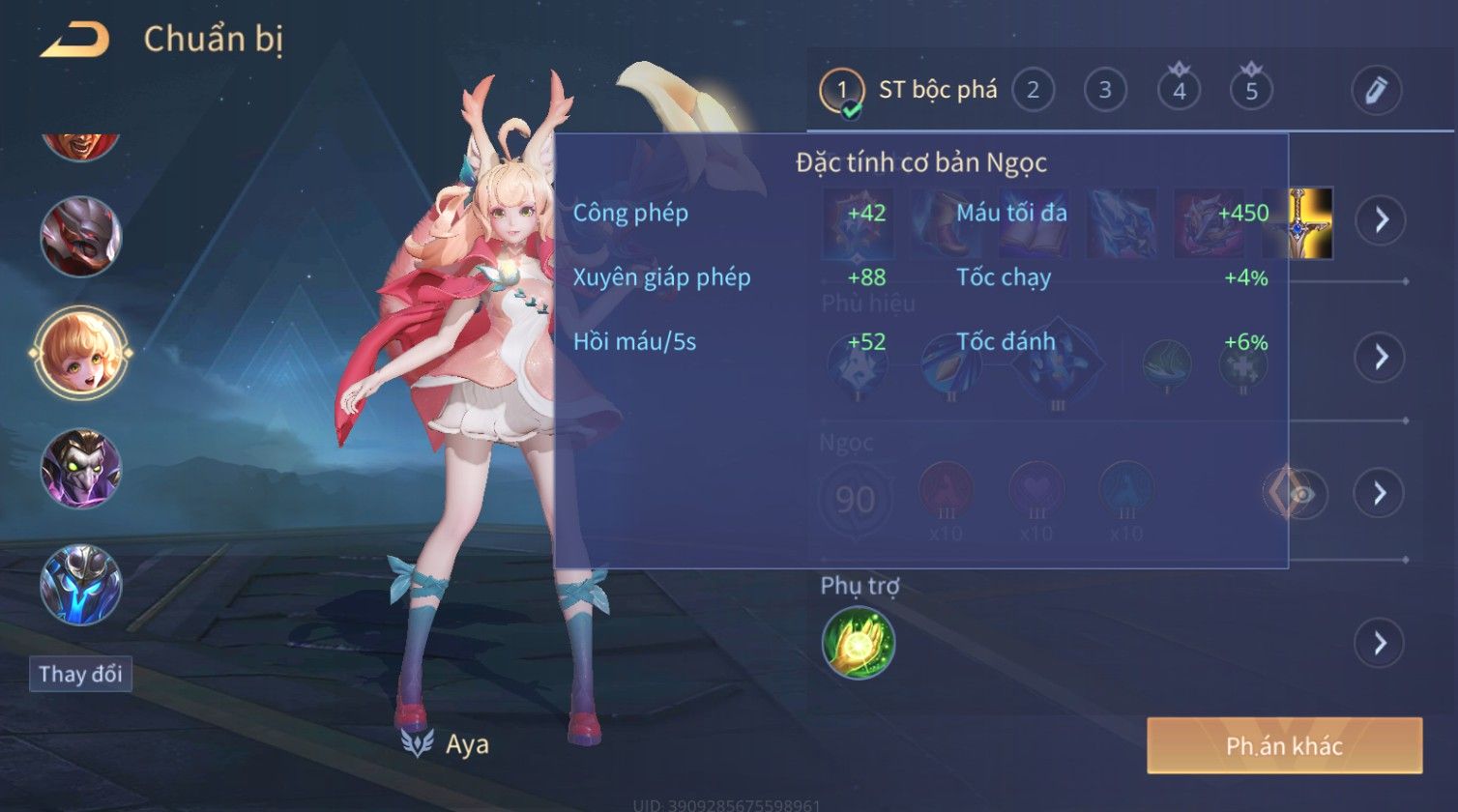Click the Ph.án khác button
The height and width of the screenshot is (812, 1458).
coord(1284,745)
